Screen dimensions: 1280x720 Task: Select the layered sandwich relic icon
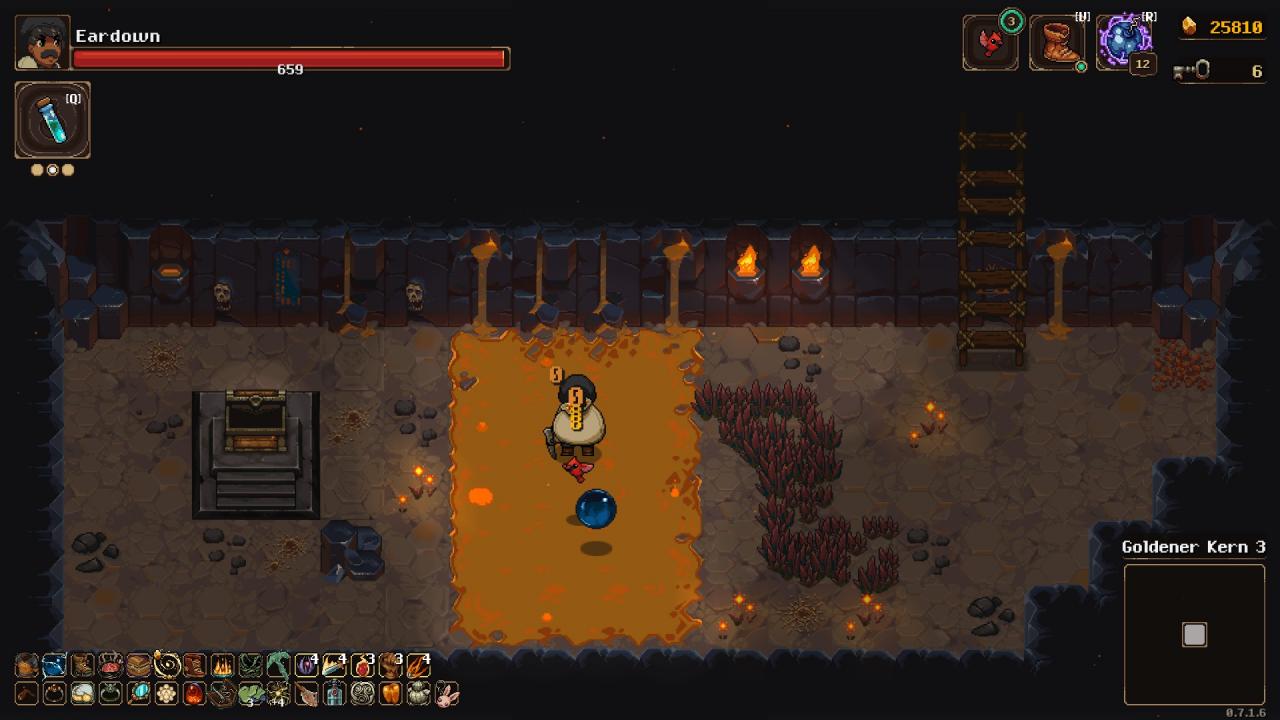coord(138,666)
